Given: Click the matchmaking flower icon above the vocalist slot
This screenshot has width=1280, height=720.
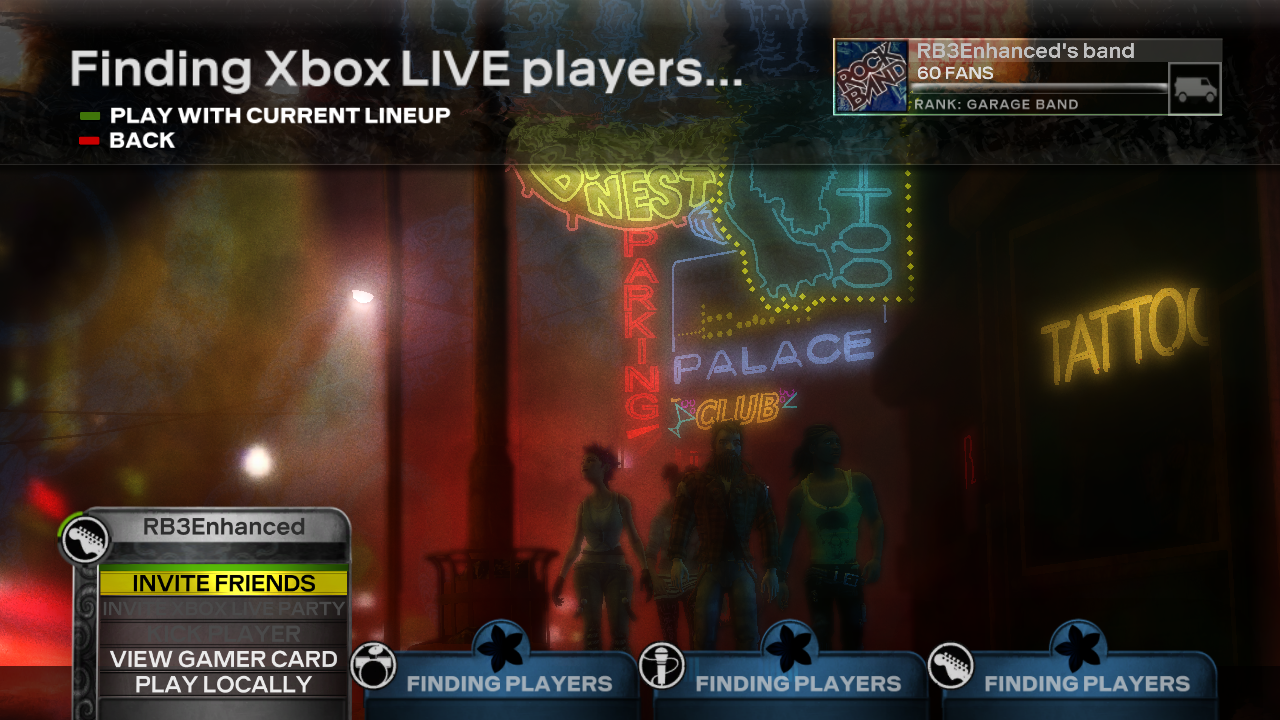Looking at the screenshot, I should pyautogui.click(x=788, y=645).
